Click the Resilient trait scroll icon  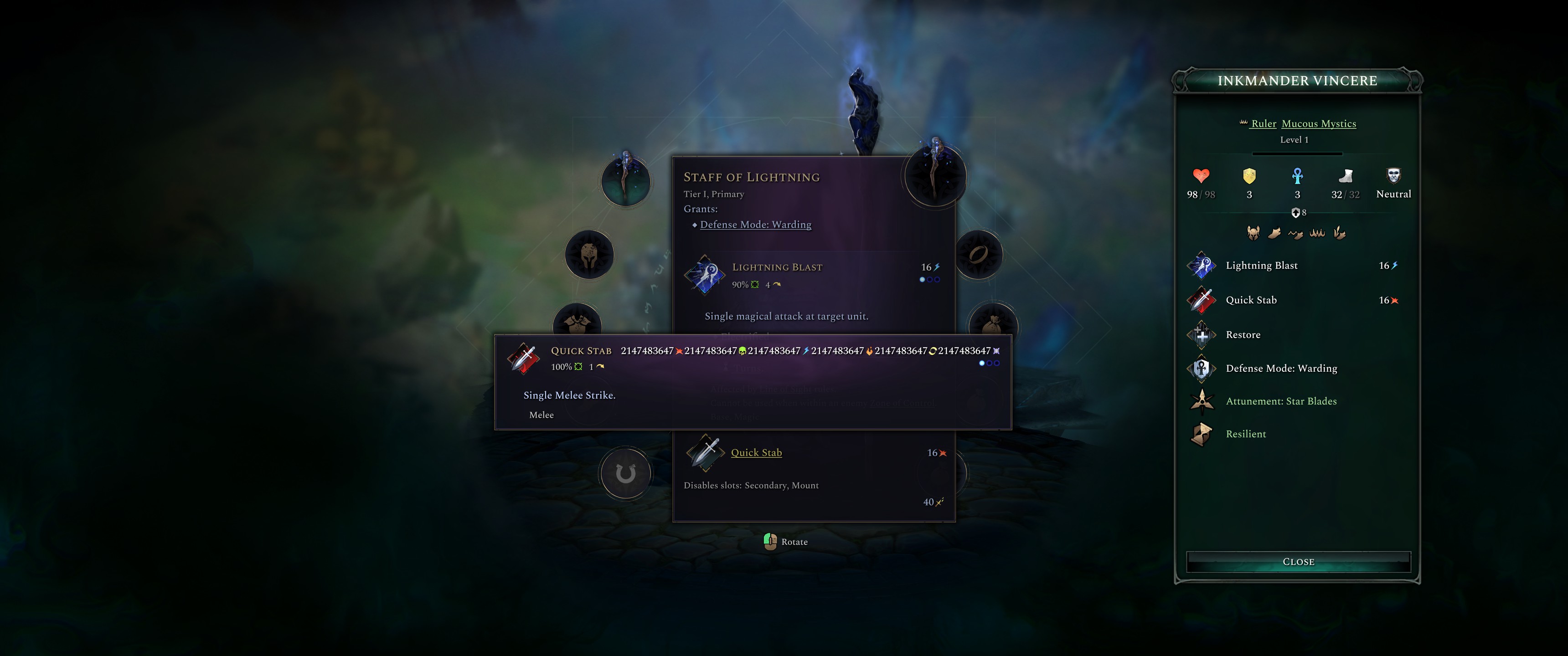click(x=1202, y=434)
